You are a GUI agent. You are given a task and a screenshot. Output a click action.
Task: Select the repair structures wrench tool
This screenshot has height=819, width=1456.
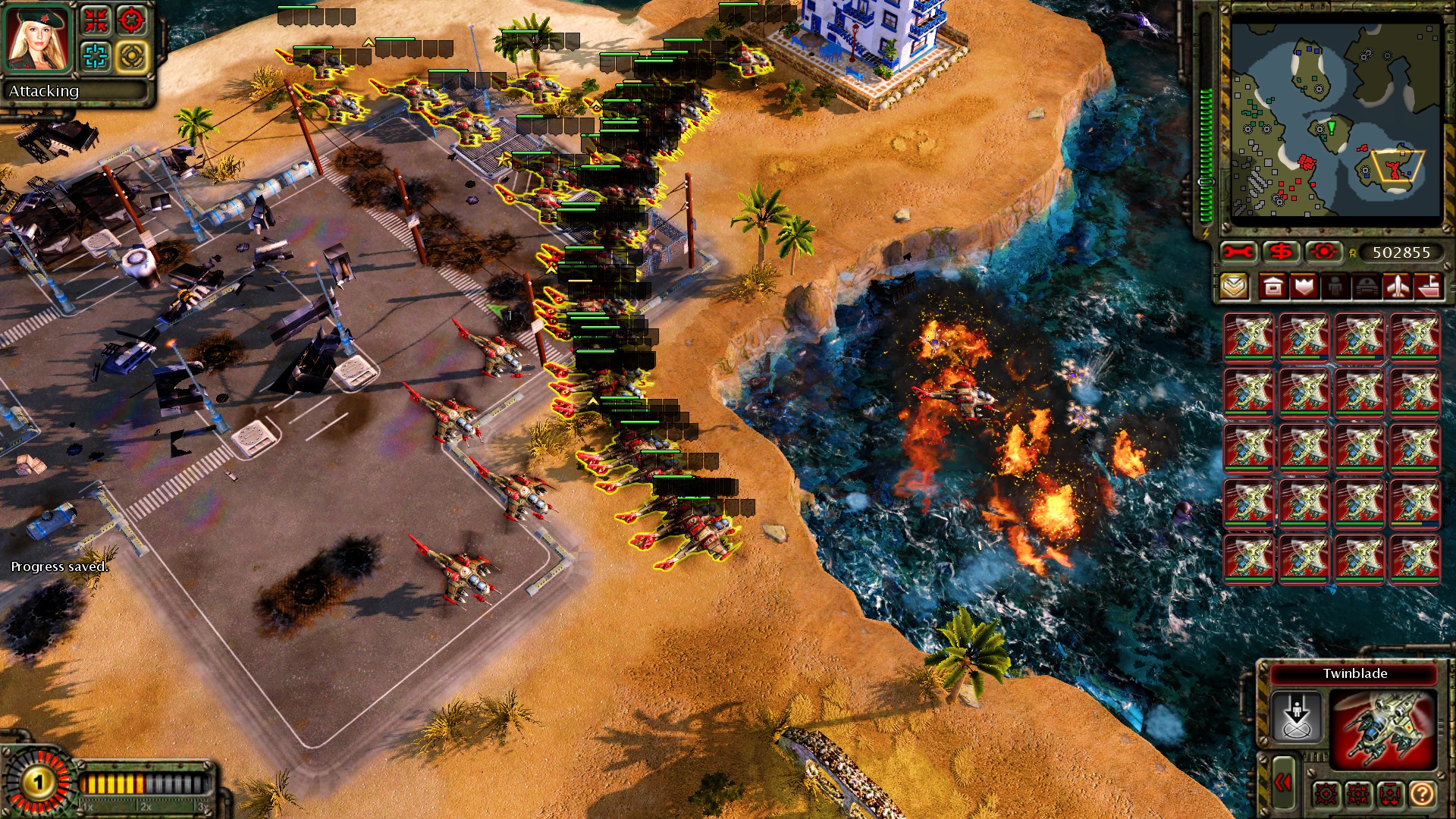tap(1238, 250)
